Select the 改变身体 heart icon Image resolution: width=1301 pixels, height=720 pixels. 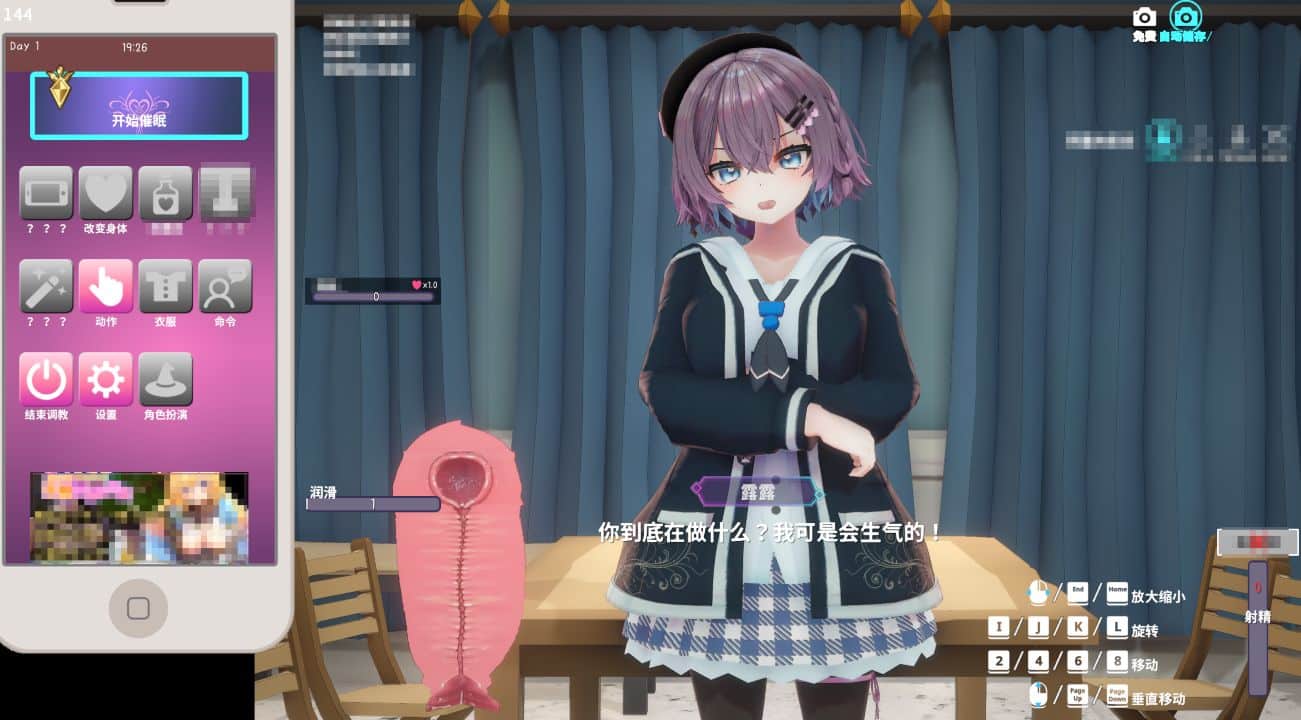click(x=106, y=193)
